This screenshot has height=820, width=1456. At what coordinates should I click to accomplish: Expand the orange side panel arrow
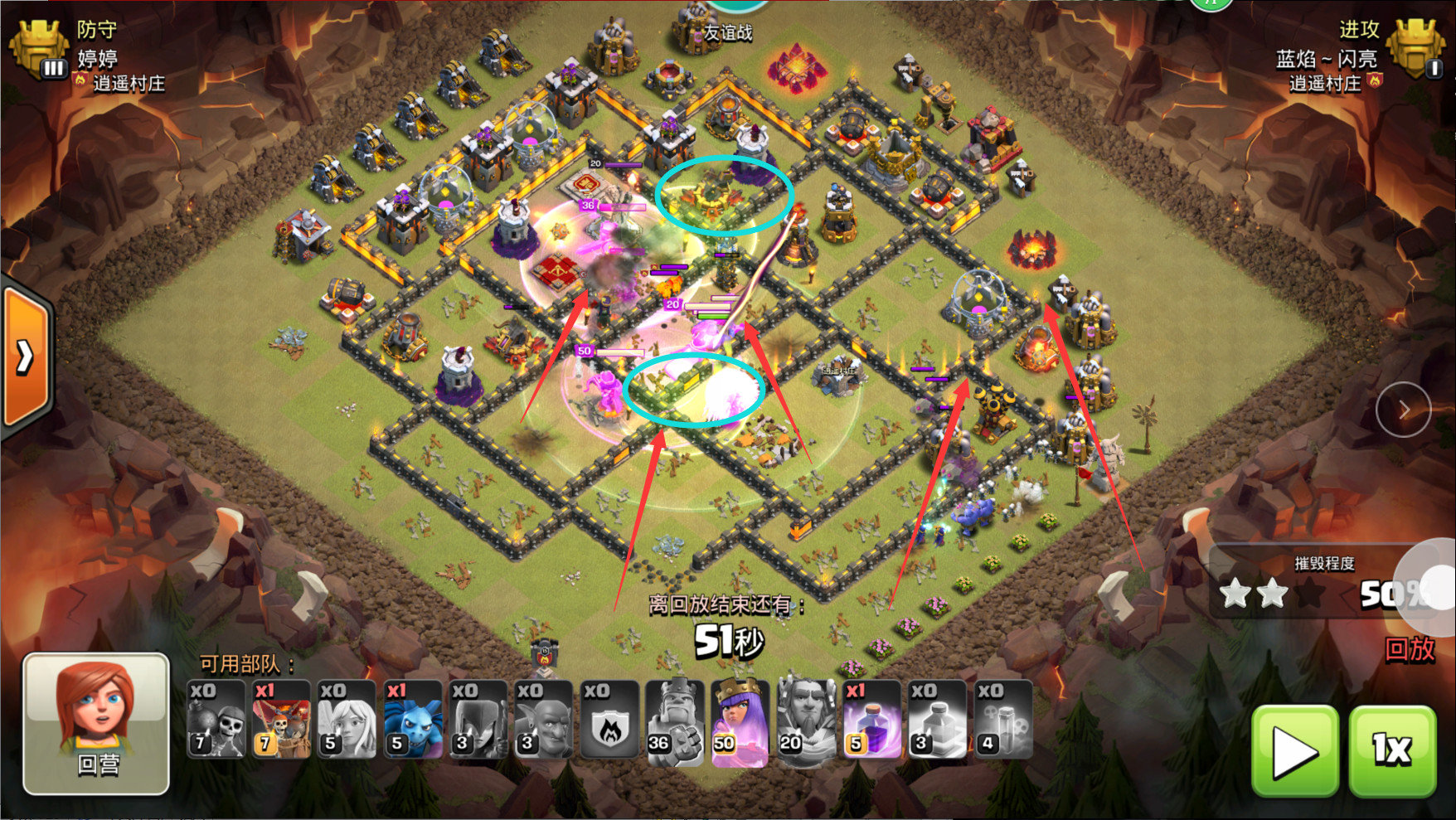coord(26,357)
